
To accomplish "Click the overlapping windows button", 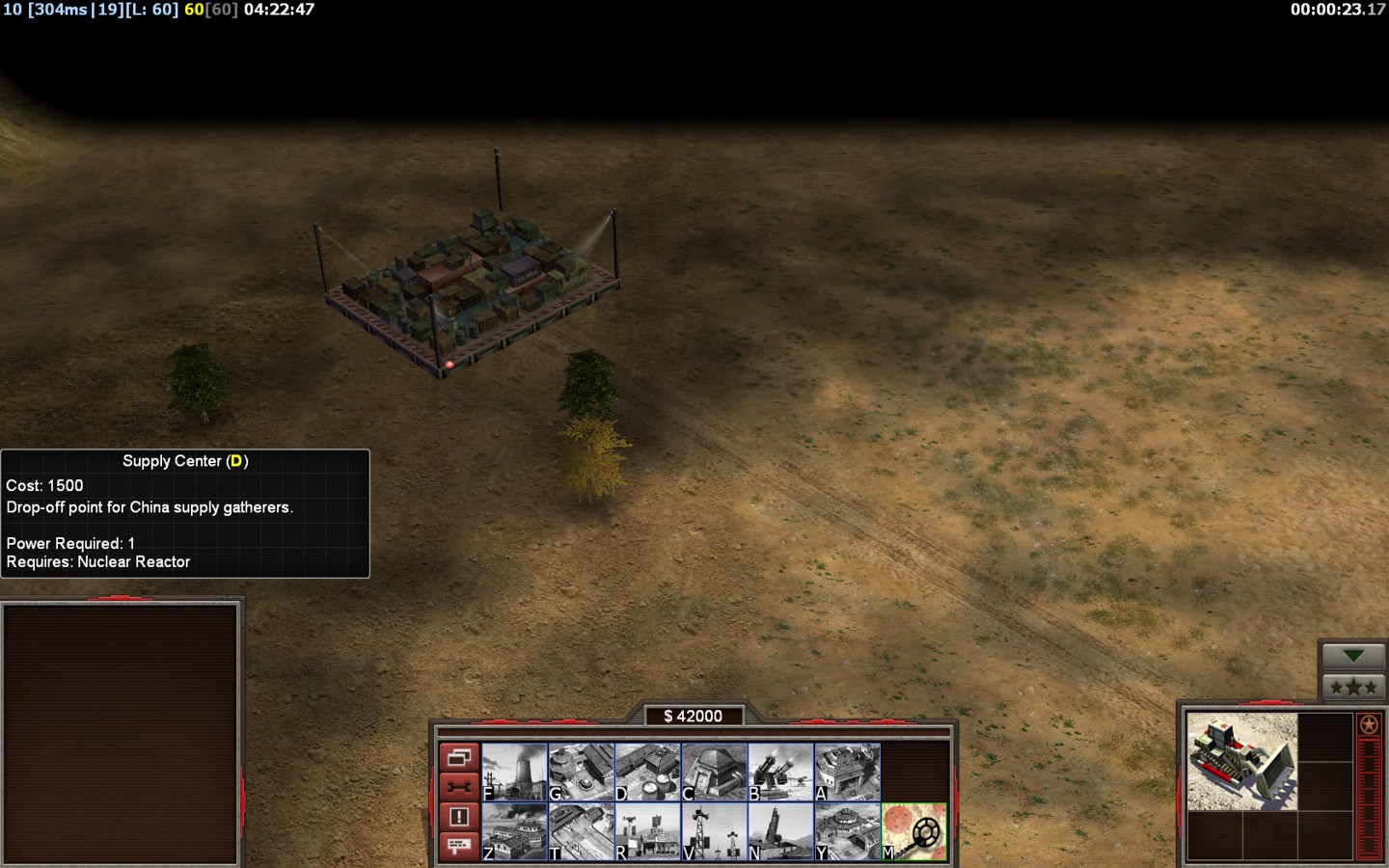I will (459, 757).
